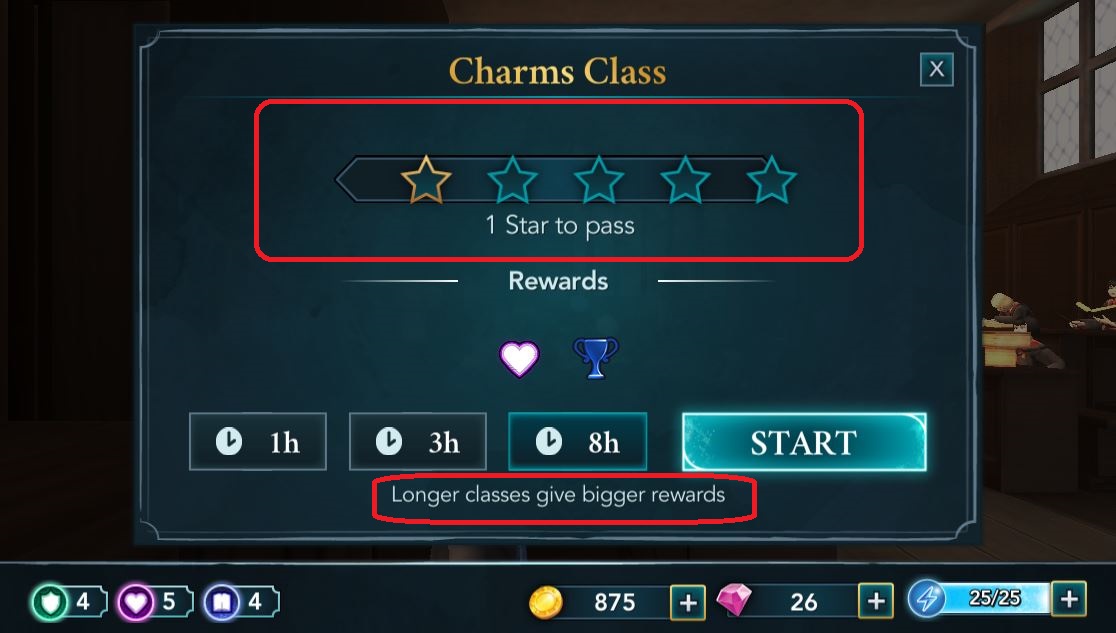Select the 1h class duration

pos(258,442)
